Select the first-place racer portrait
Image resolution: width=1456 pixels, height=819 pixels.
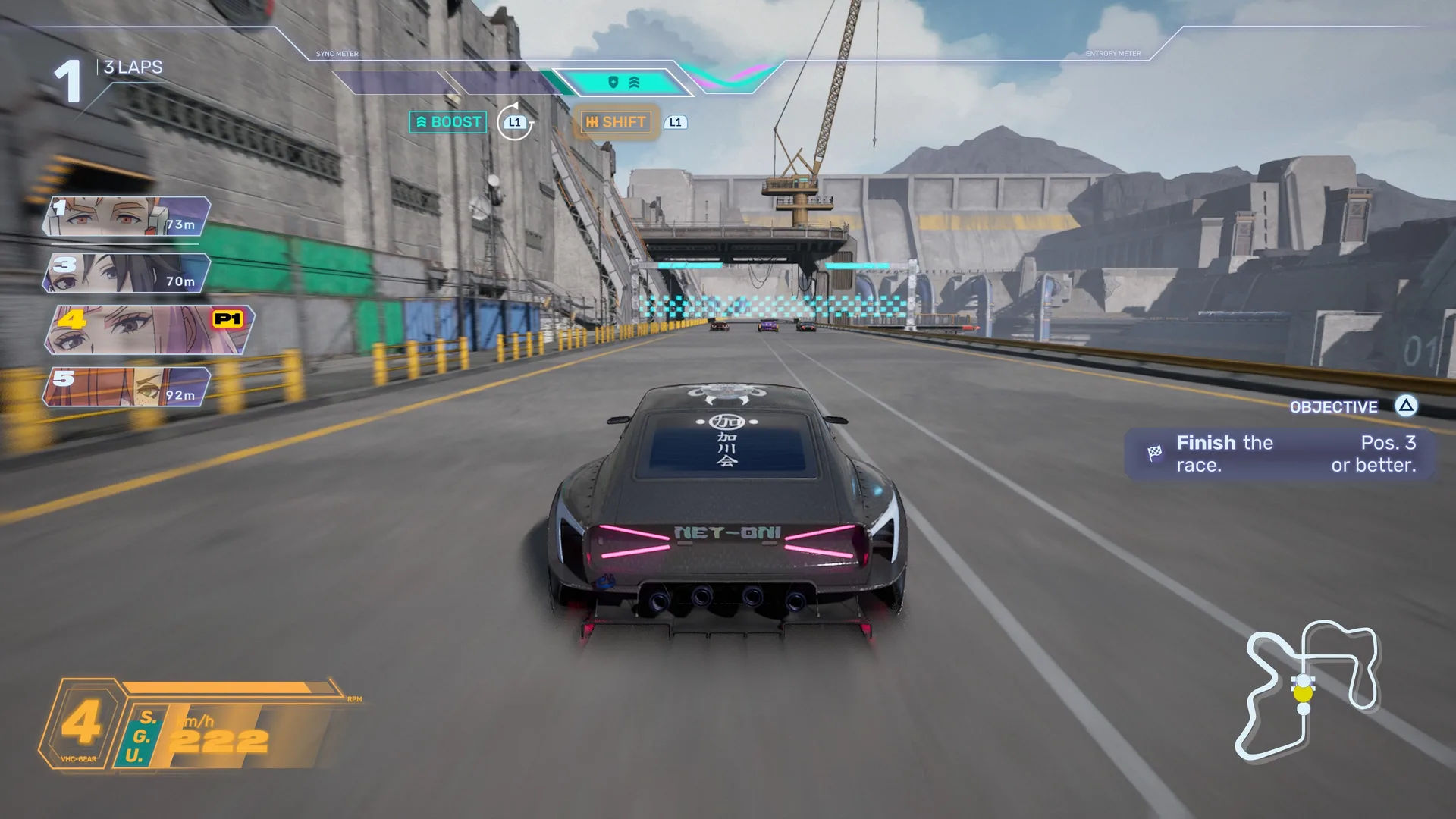[127, 216]
